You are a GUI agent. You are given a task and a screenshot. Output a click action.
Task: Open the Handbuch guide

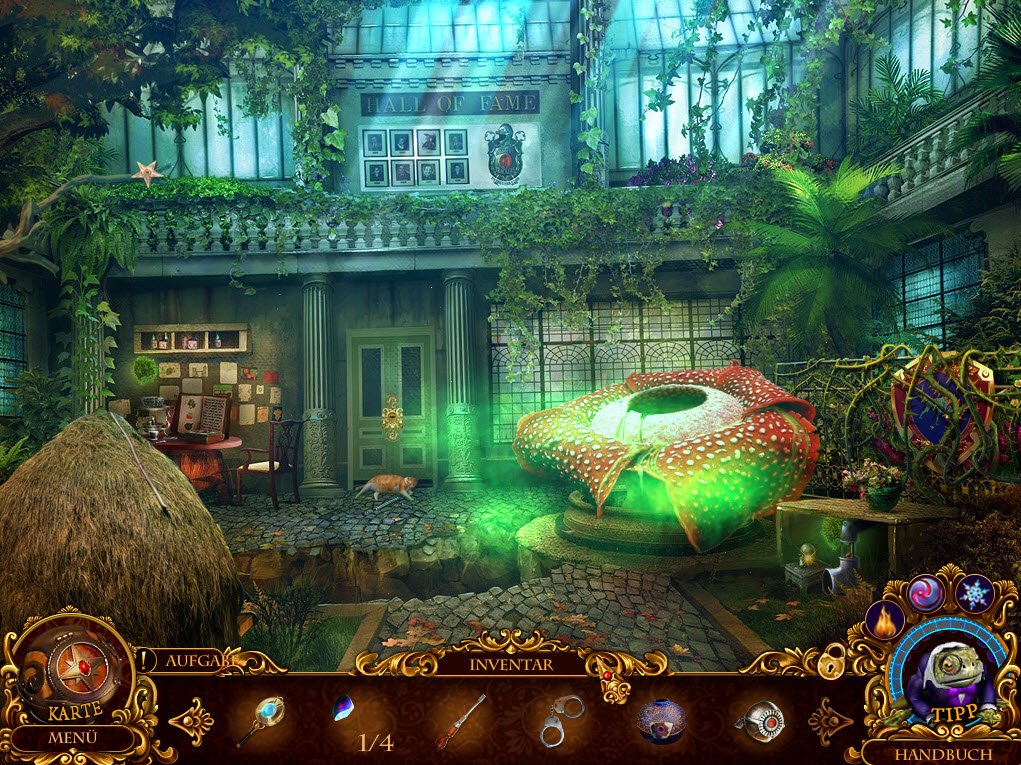[x=943, y=753]
